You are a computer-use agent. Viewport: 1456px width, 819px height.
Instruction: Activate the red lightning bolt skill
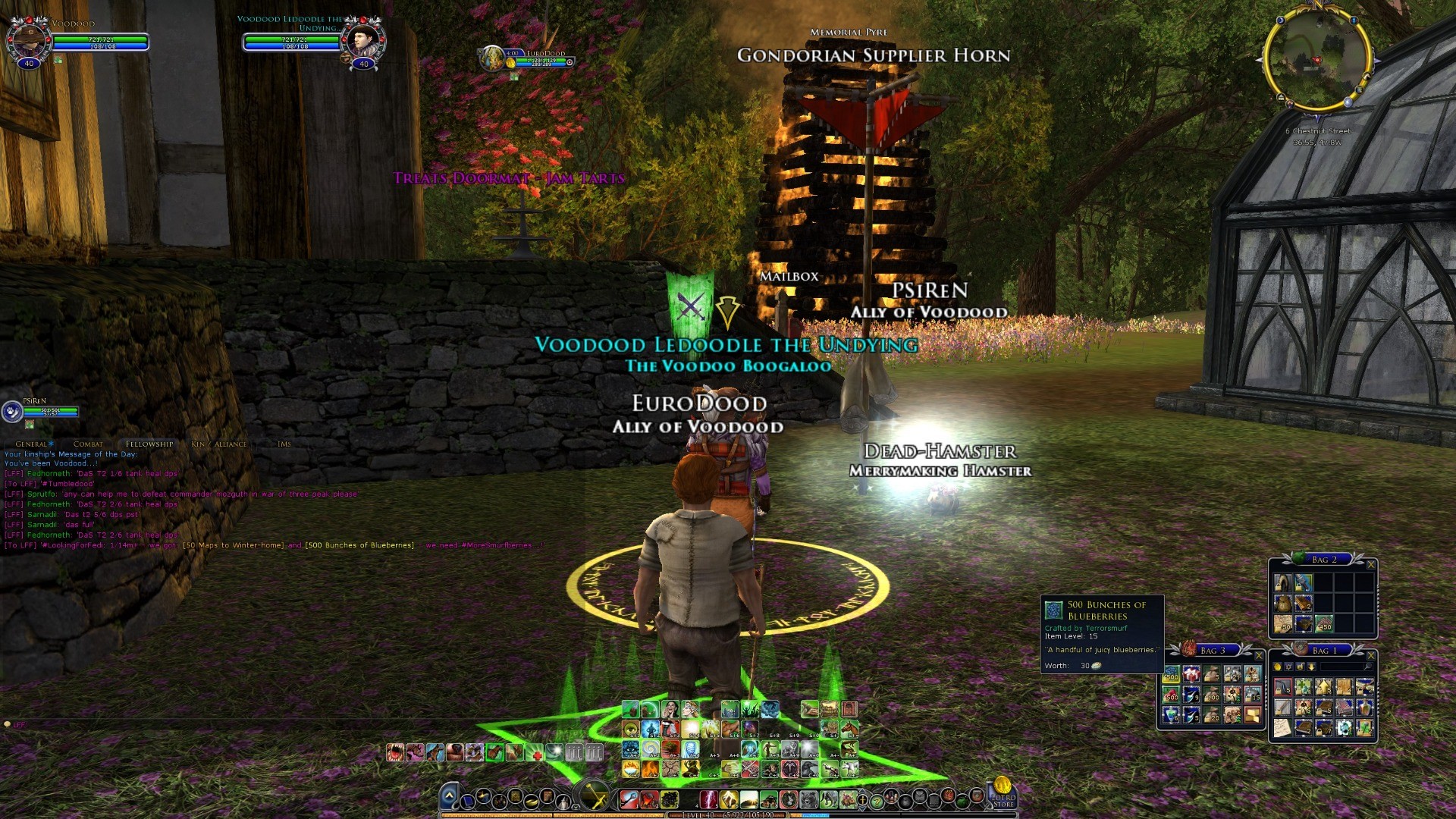coord(709,799)
